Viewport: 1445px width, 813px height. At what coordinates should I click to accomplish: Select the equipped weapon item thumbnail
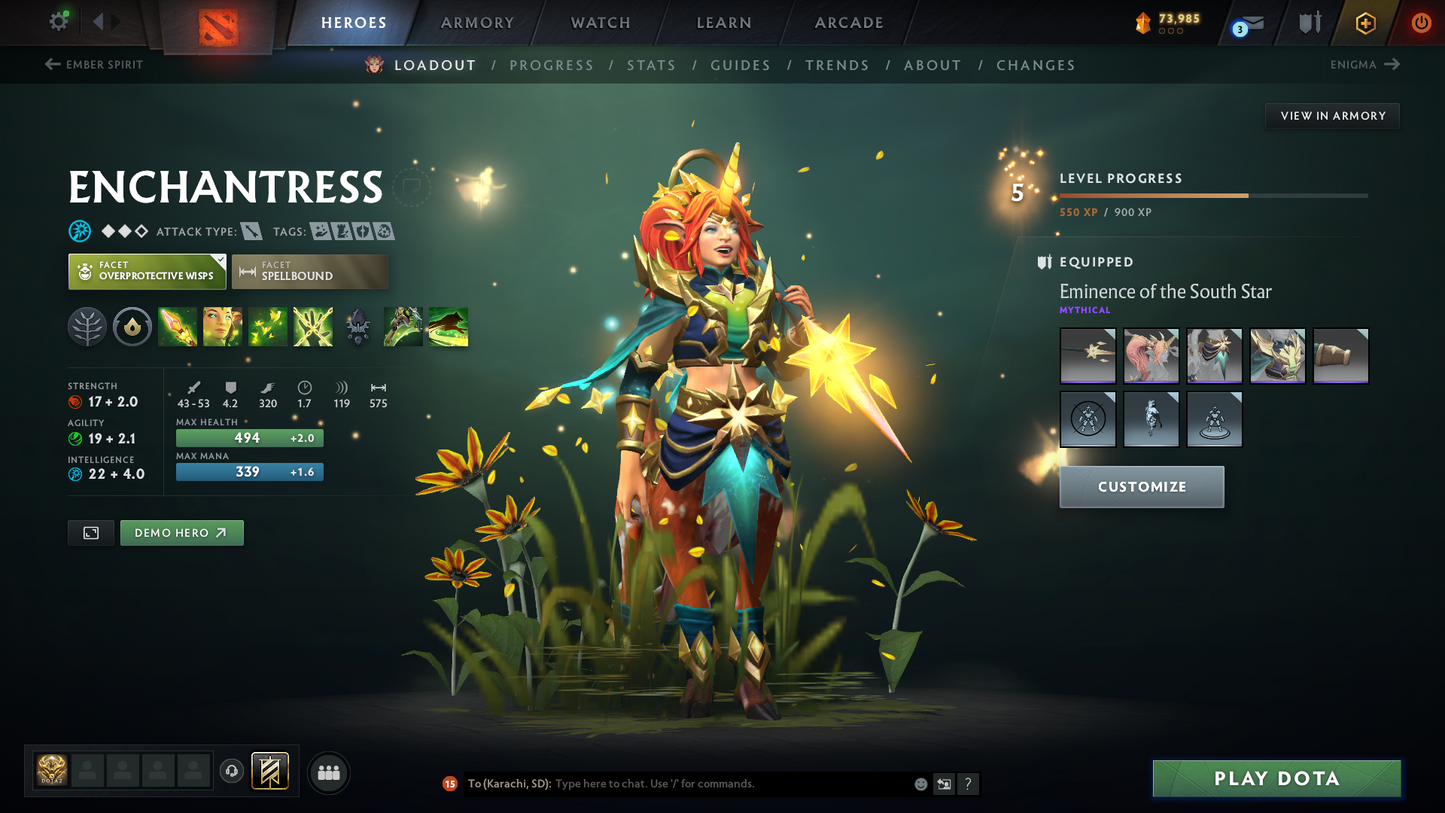1088,355
